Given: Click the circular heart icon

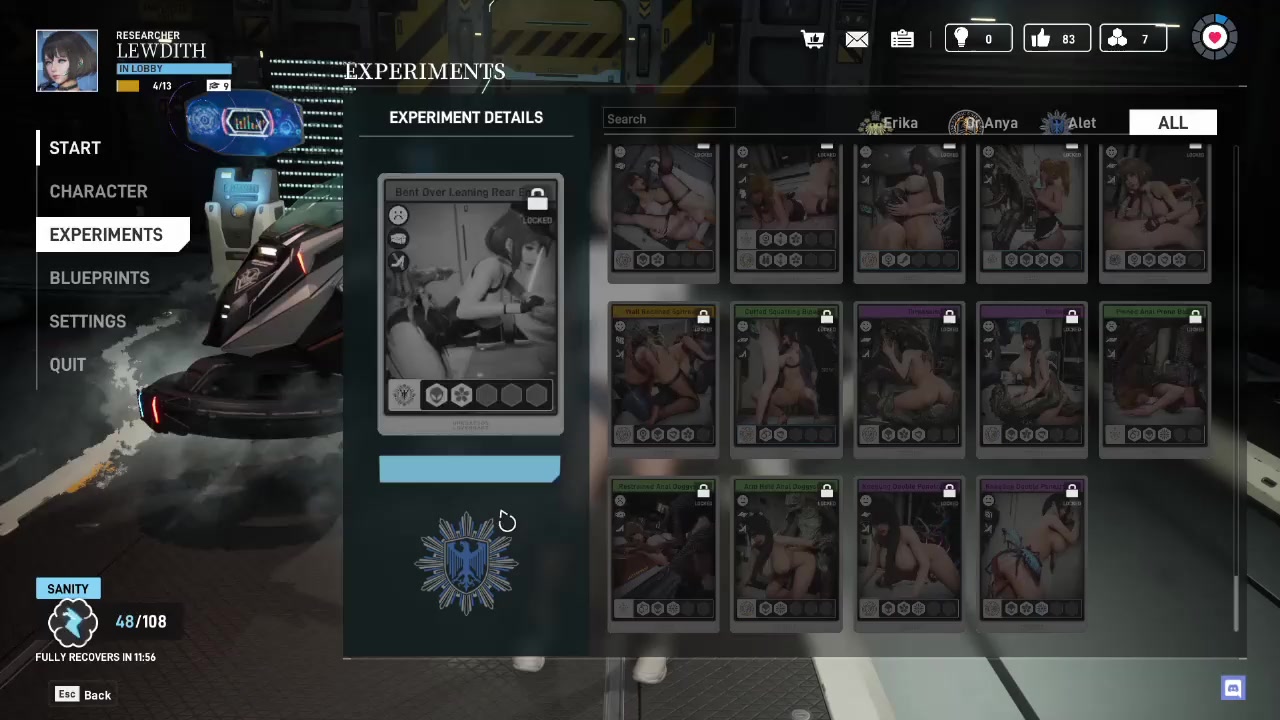Looking at the screenshot, I should [1215, 38].
